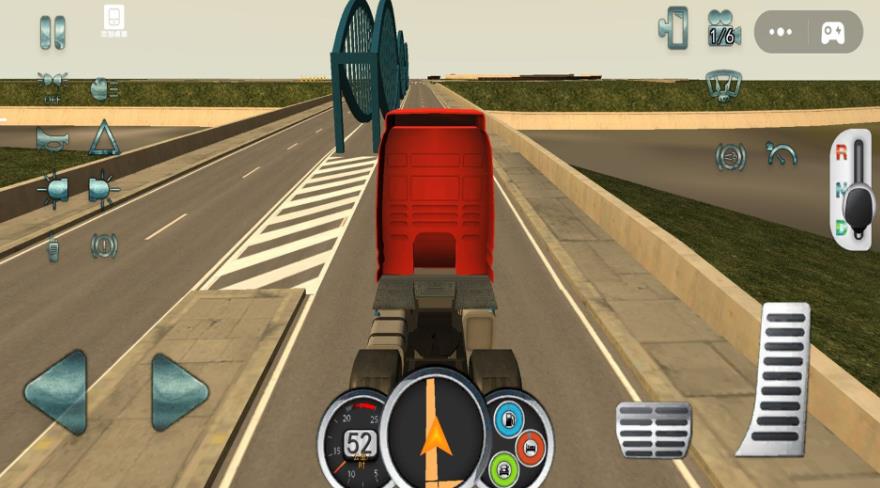Switch camera view with the 1/6 camera icon

coord(722,29)
